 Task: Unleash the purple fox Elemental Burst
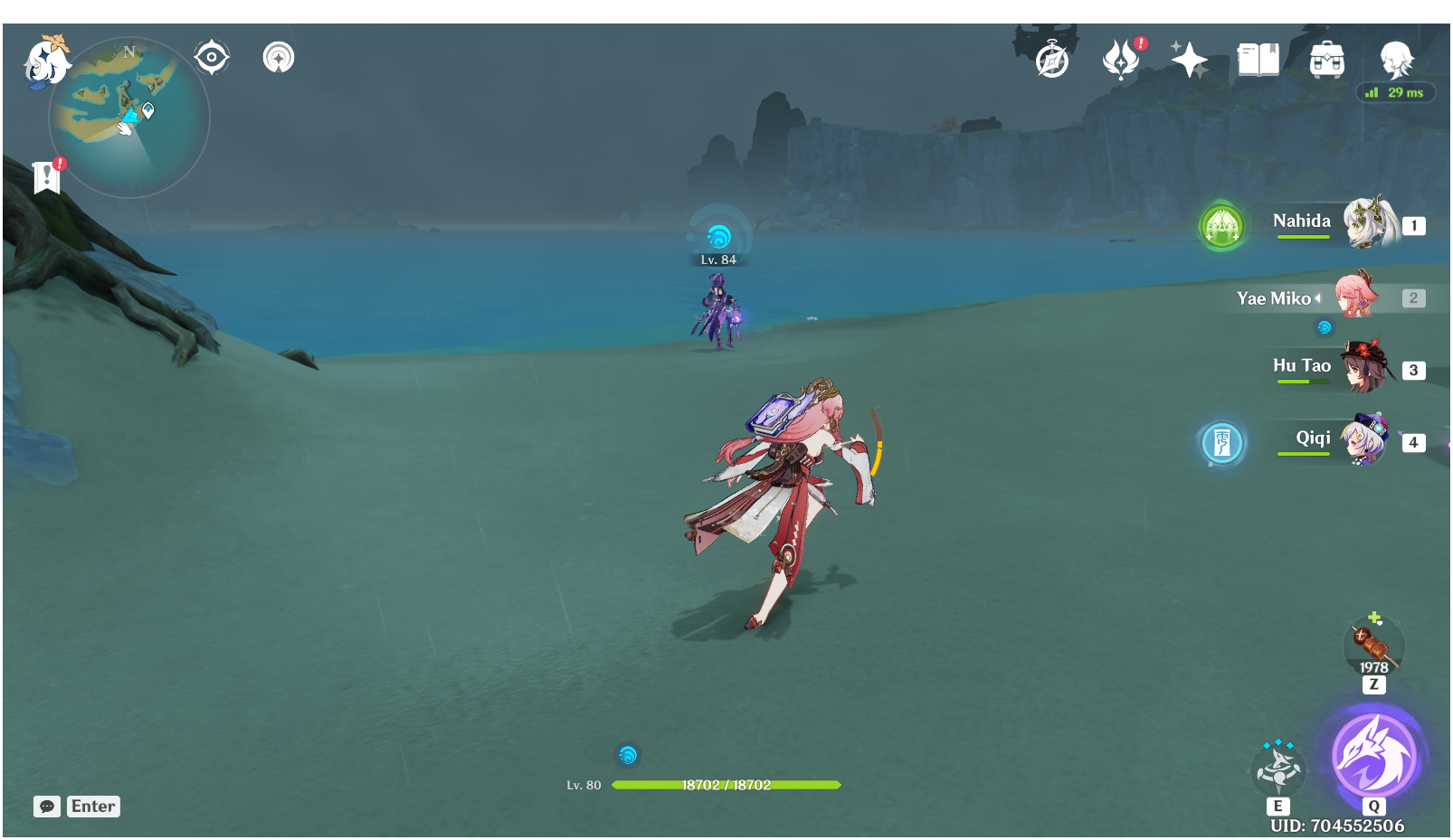pos(1374,754)
